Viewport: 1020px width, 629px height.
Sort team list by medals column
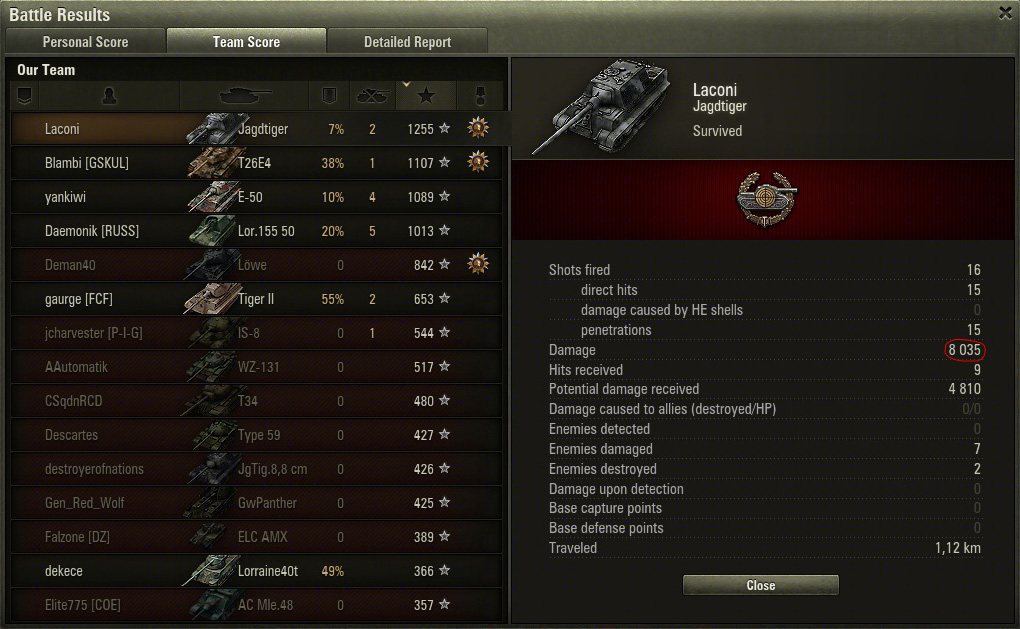[x=479, y=96]
